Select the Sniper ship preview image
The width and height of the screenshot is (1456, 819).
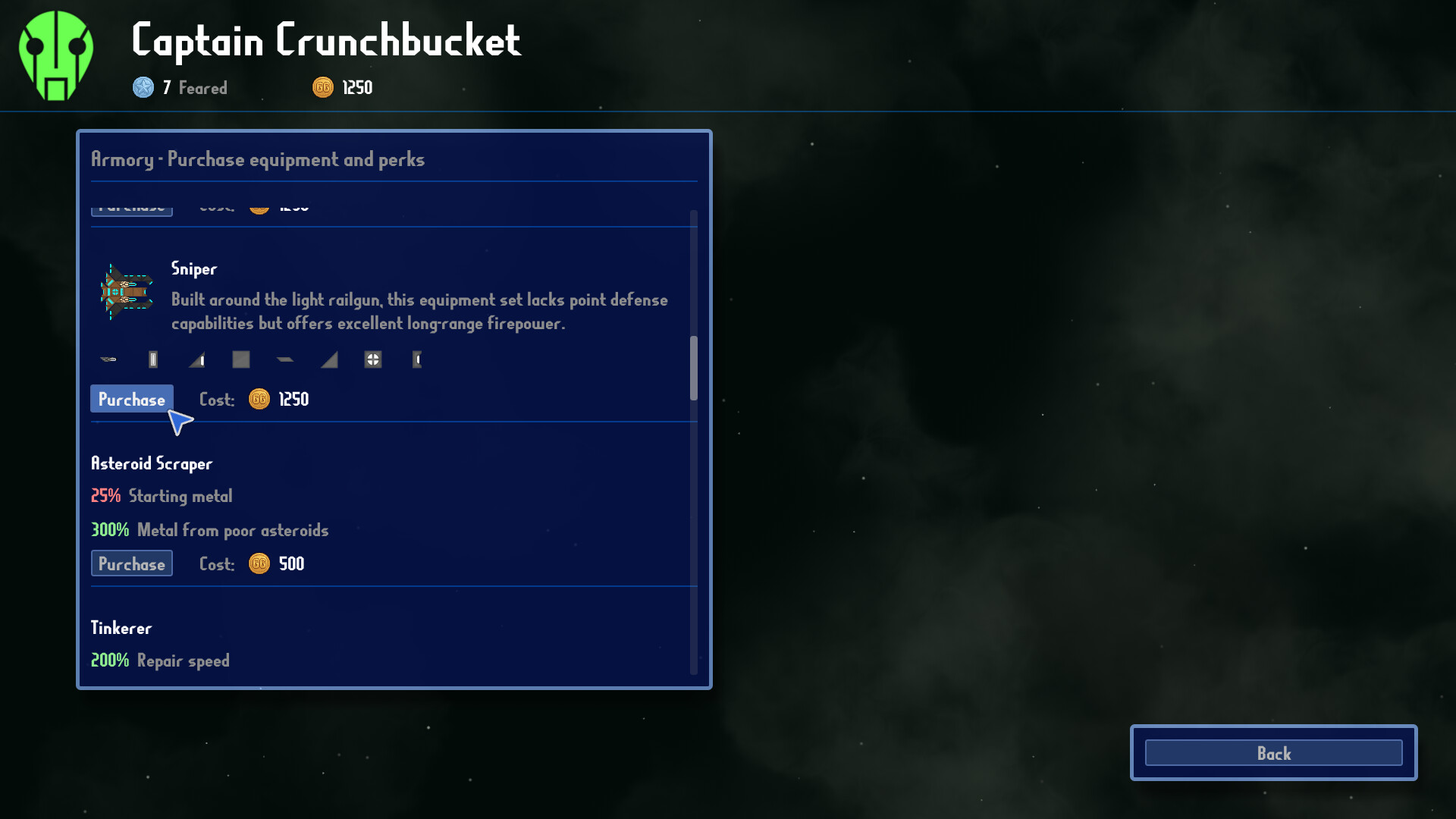[127, 292]
